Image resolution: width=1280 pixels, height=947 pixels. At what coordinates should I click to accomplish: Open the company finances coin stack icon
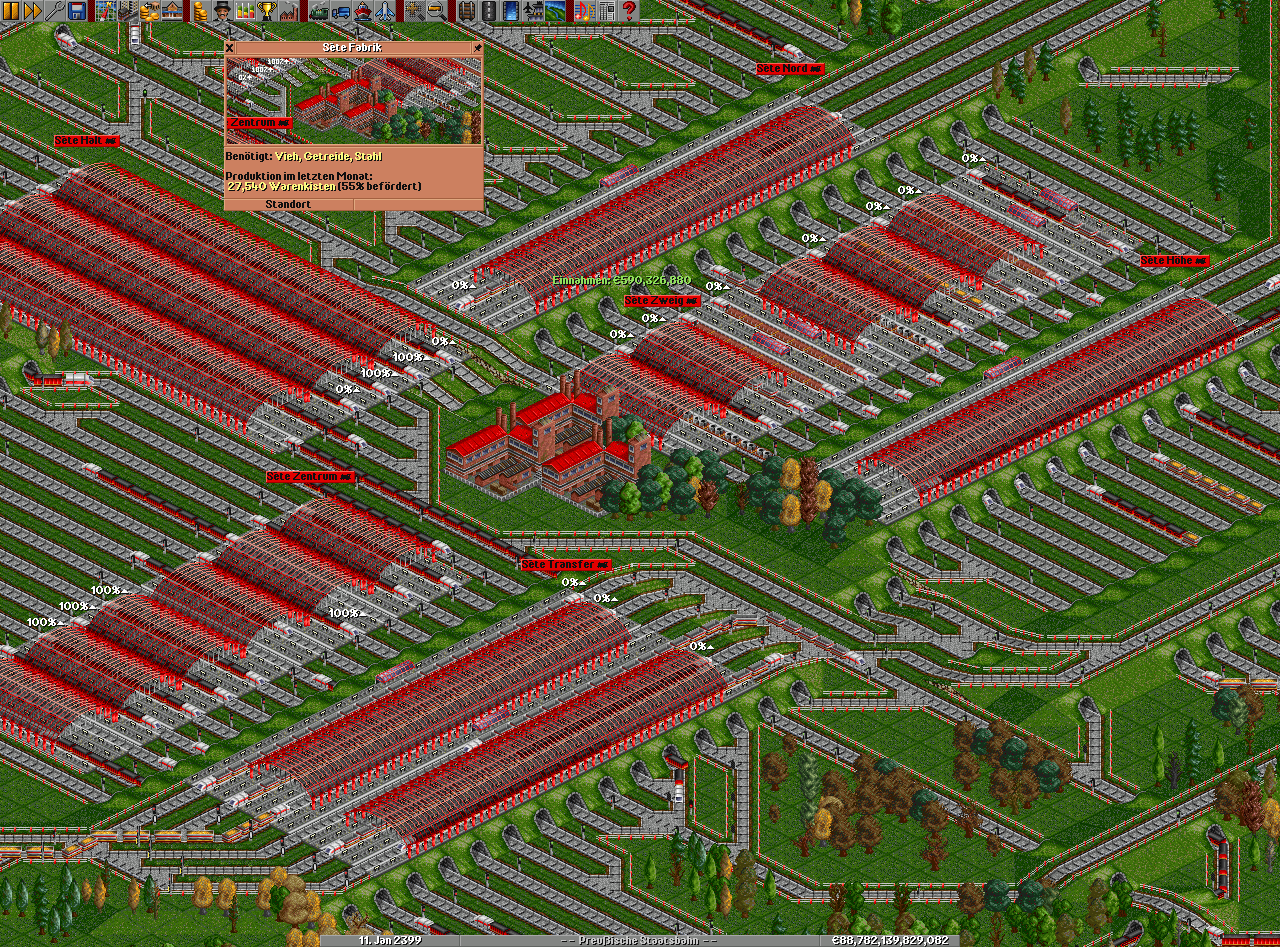click(x=200, y=11)
